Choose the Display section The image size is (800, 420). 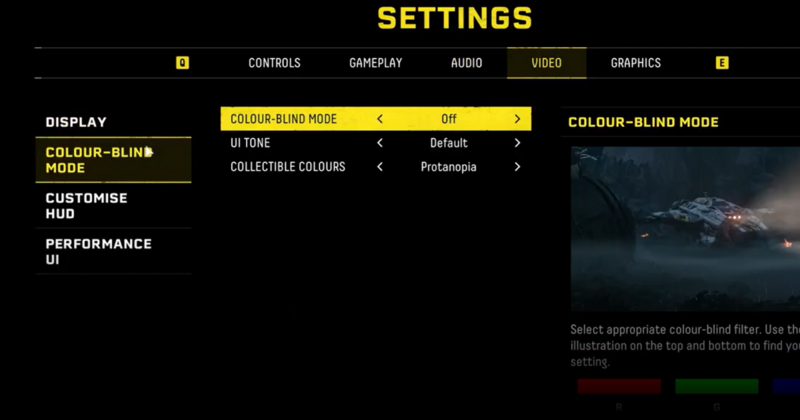coord(76,122)
